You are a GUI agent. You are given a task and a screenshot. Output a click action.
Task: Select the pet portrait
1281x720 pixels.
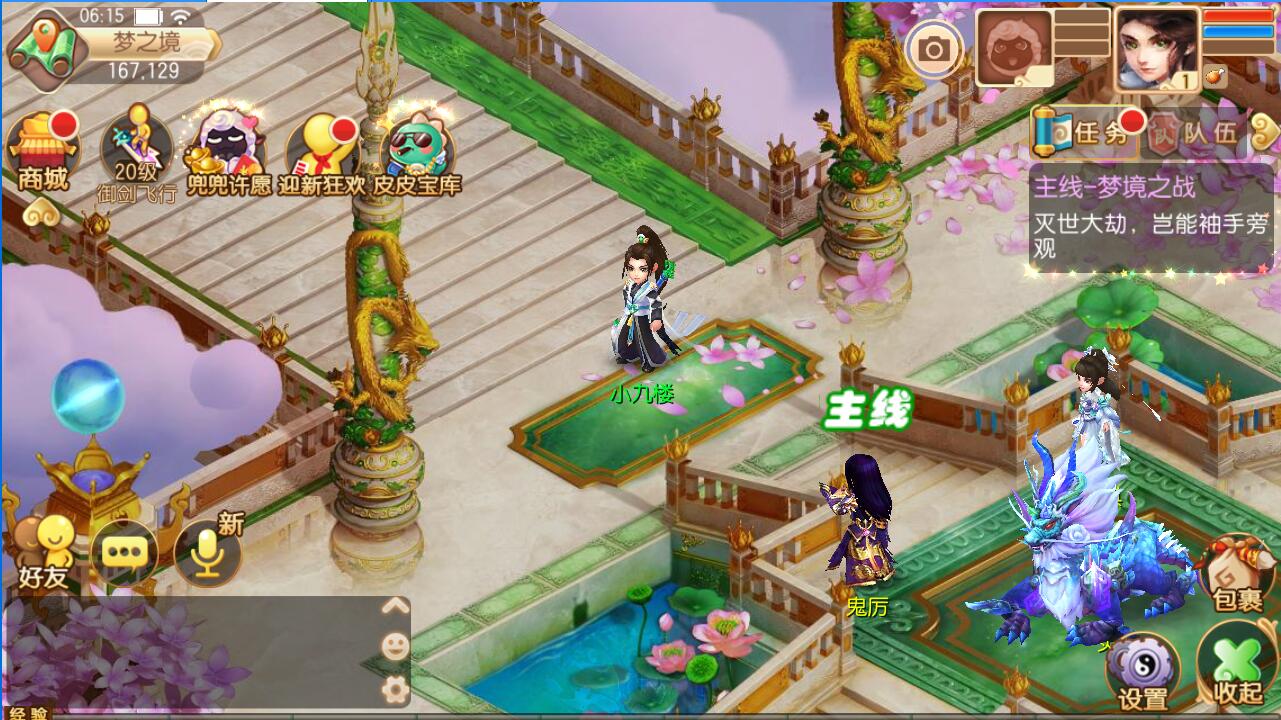point(1013,48)
